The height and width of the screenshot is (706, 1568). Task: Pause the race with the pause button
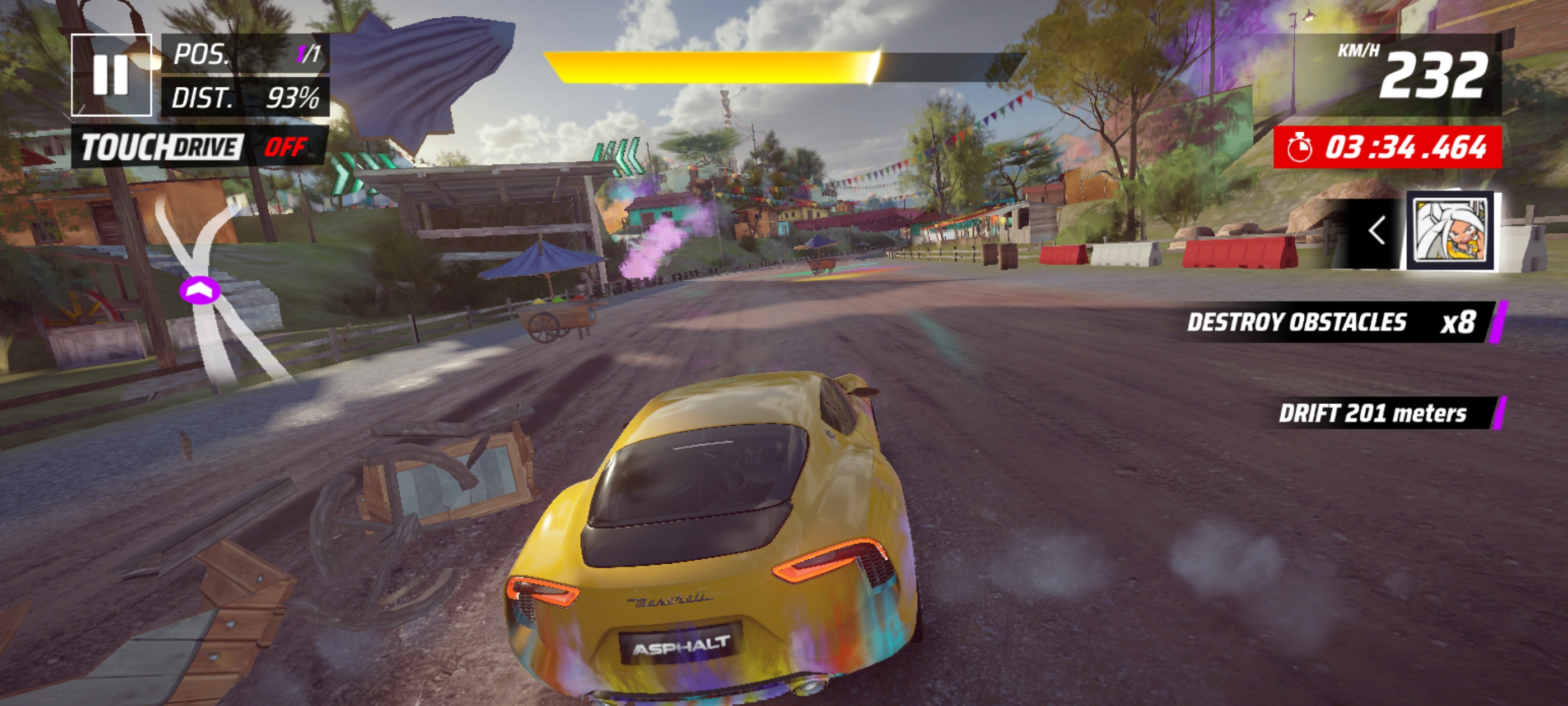pos(111,75)
